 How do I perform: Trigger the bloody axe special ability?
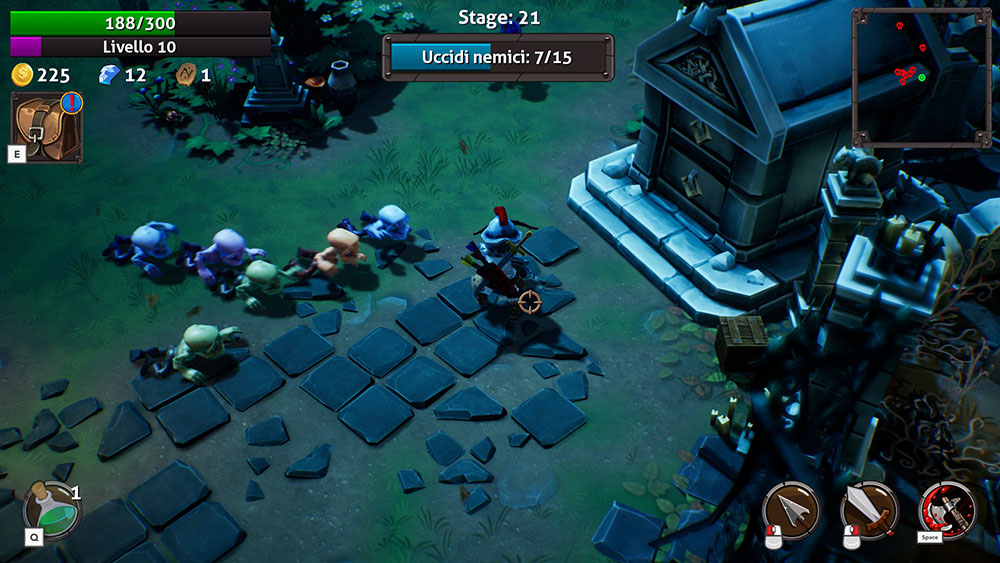pyautogui.click(x=946, y=510)
